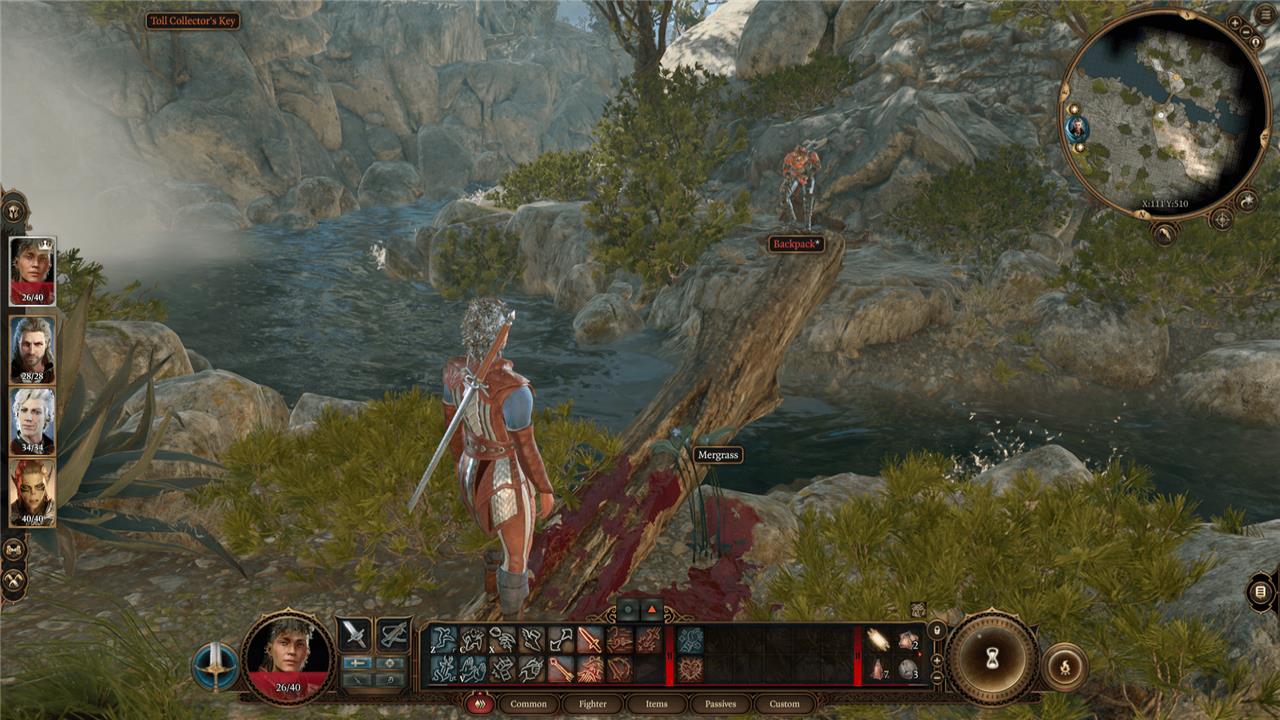Use the scroll item in hotbar
Viewport: 1280px width, 720px height.
tap(879, 640)
